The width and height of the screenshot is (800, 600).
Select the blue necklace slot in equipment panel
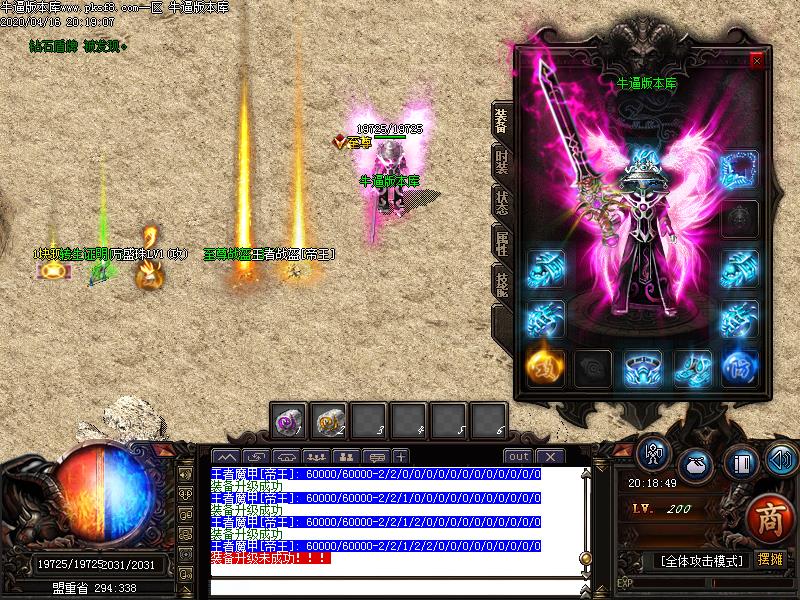[740, 167]
